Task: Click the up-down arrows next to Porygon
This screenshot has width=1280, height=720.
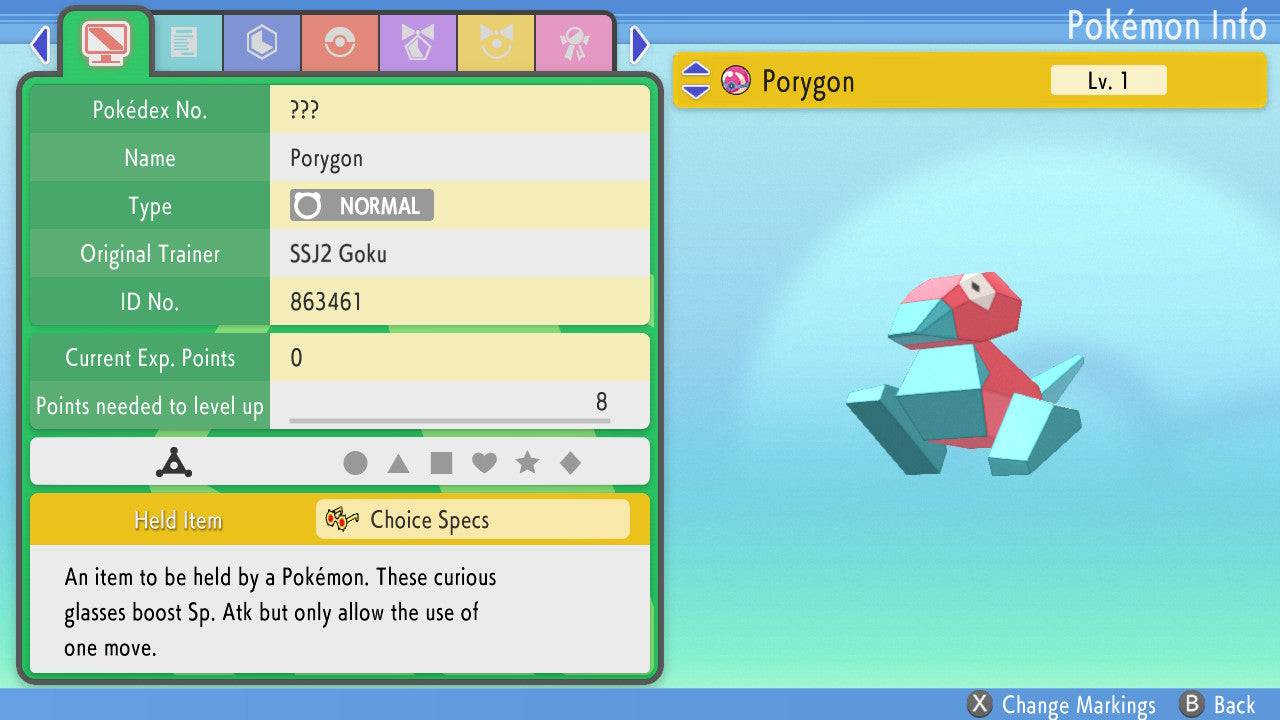Action: (696, 81)
